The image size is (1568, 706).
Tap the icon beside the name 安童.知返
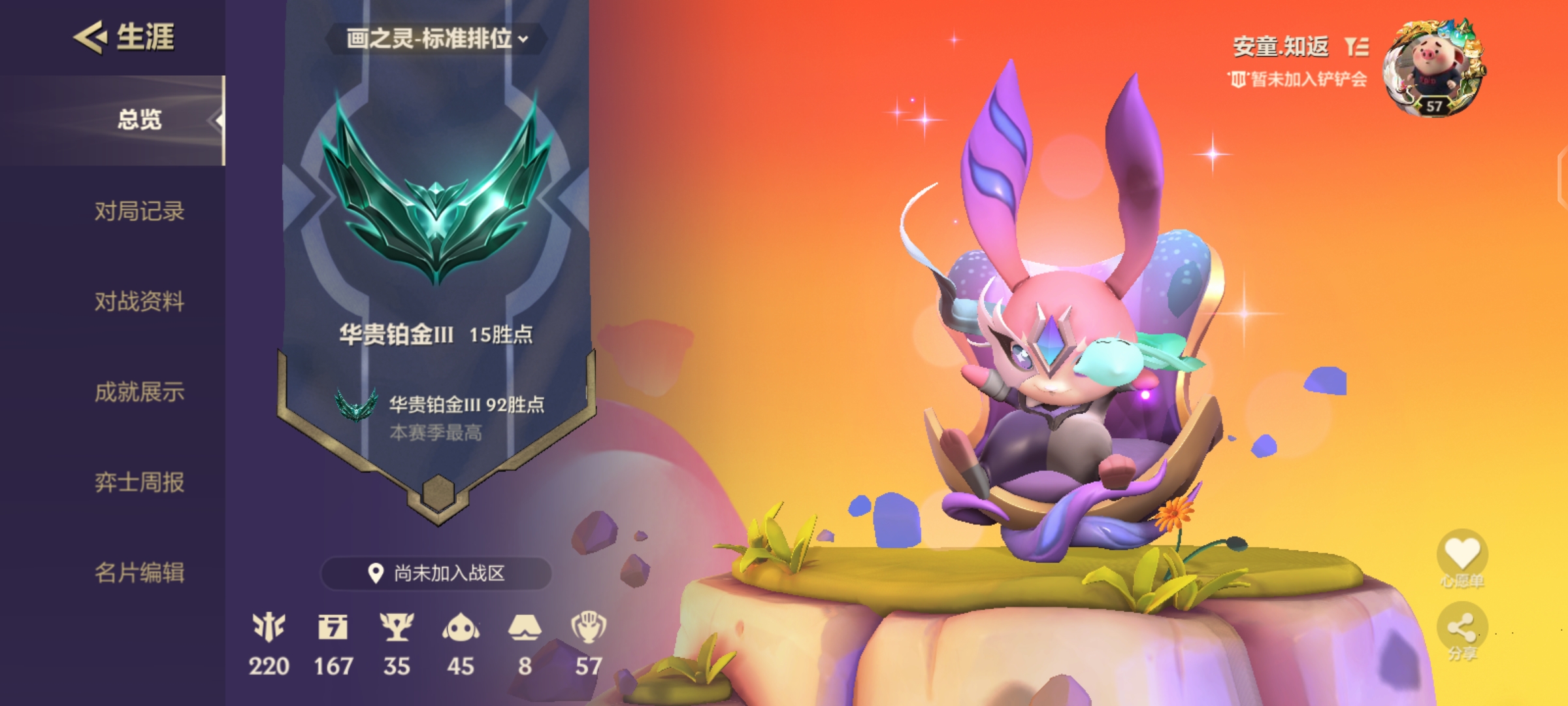click(x=1356, y=46)
